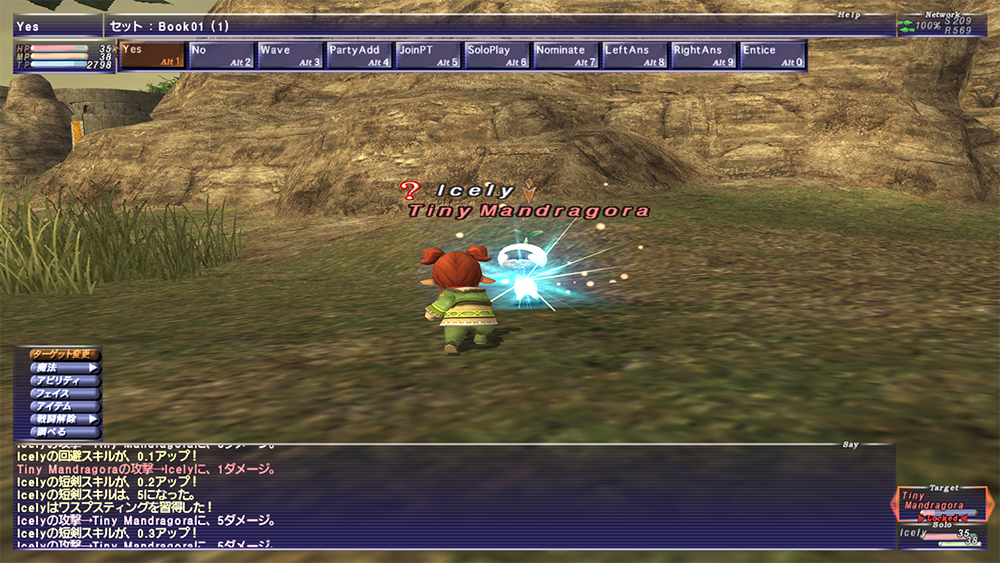Open the アイテム item menu
Image resolution: width=1000 pixels, height=563 pixels.
click(63, 407)
